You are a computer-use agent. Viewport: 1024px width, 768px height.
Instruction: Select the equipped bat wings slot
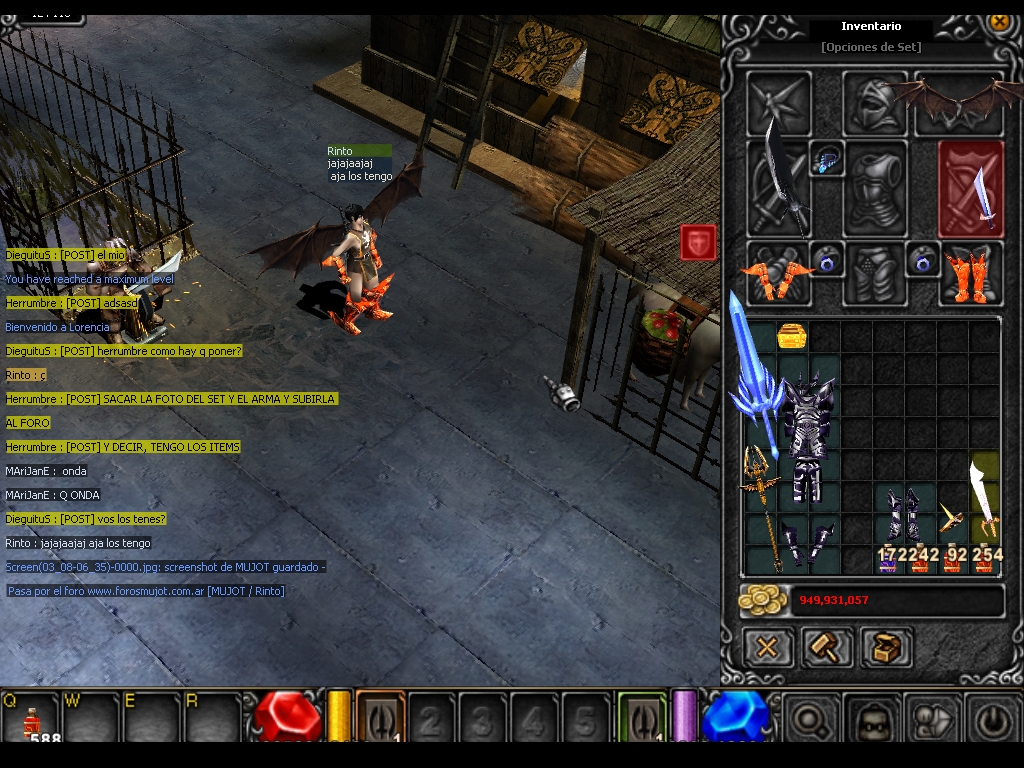958,102
